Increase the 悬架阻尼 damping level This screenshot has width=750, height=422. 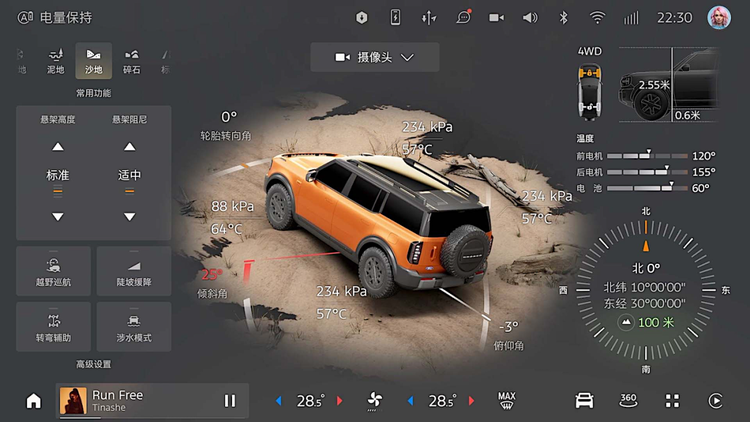pyautogui.click(x=130, y=147)
